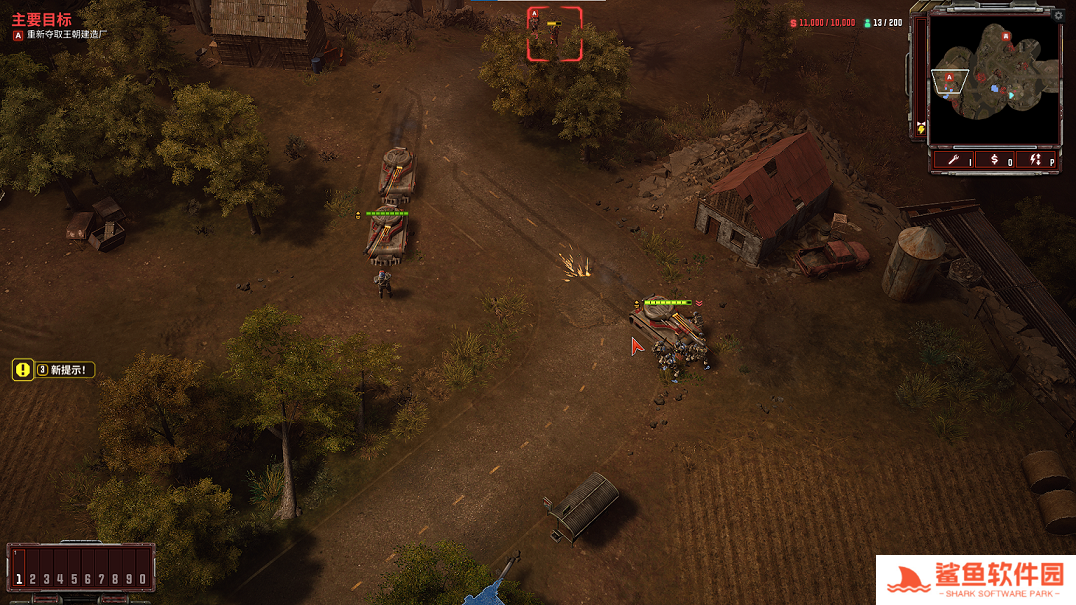Image resolution: width=1076 pixels, height=605 pixels.
Task: Select the red-bracketed infantry unit
Action: point(554,33)
